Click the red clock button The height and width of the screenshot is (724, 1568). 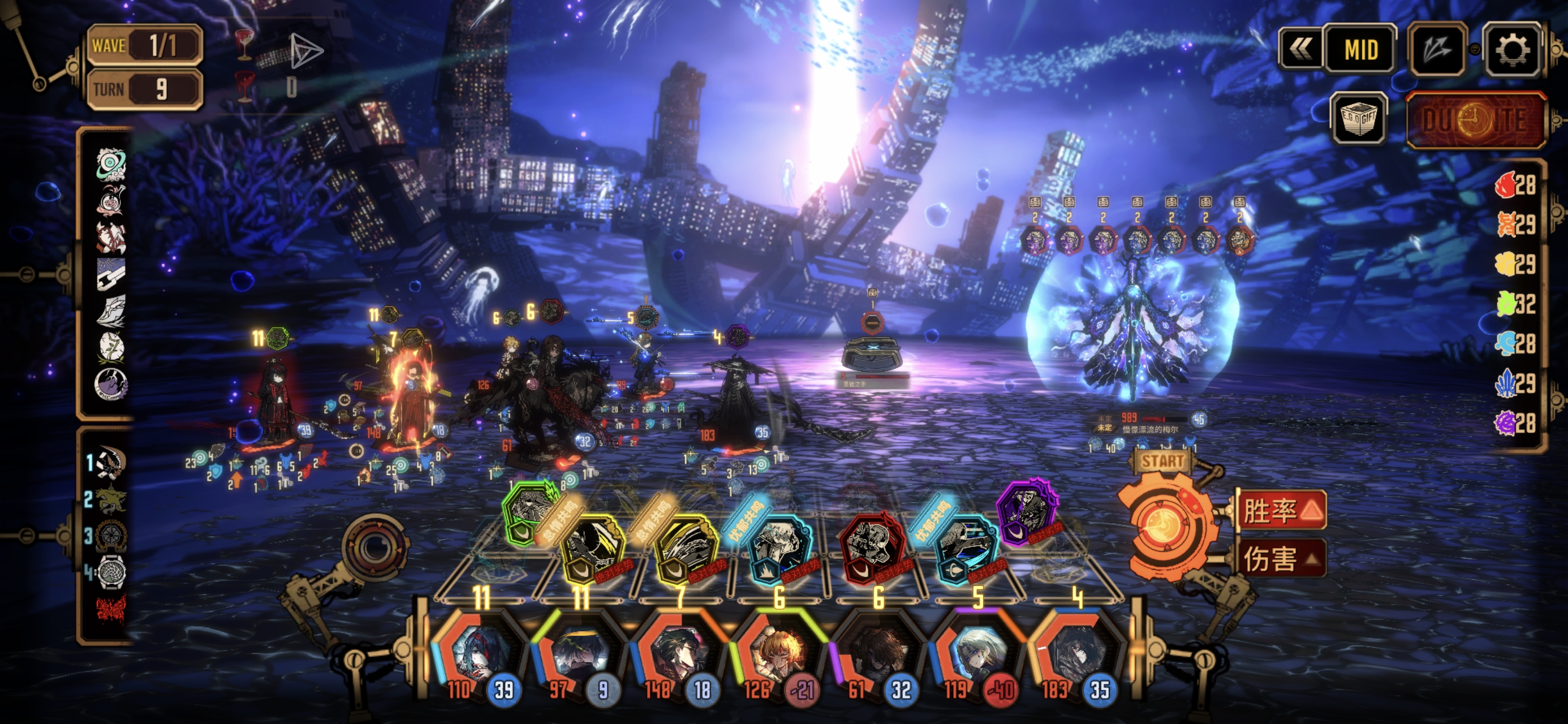(x=1475, y=120)
